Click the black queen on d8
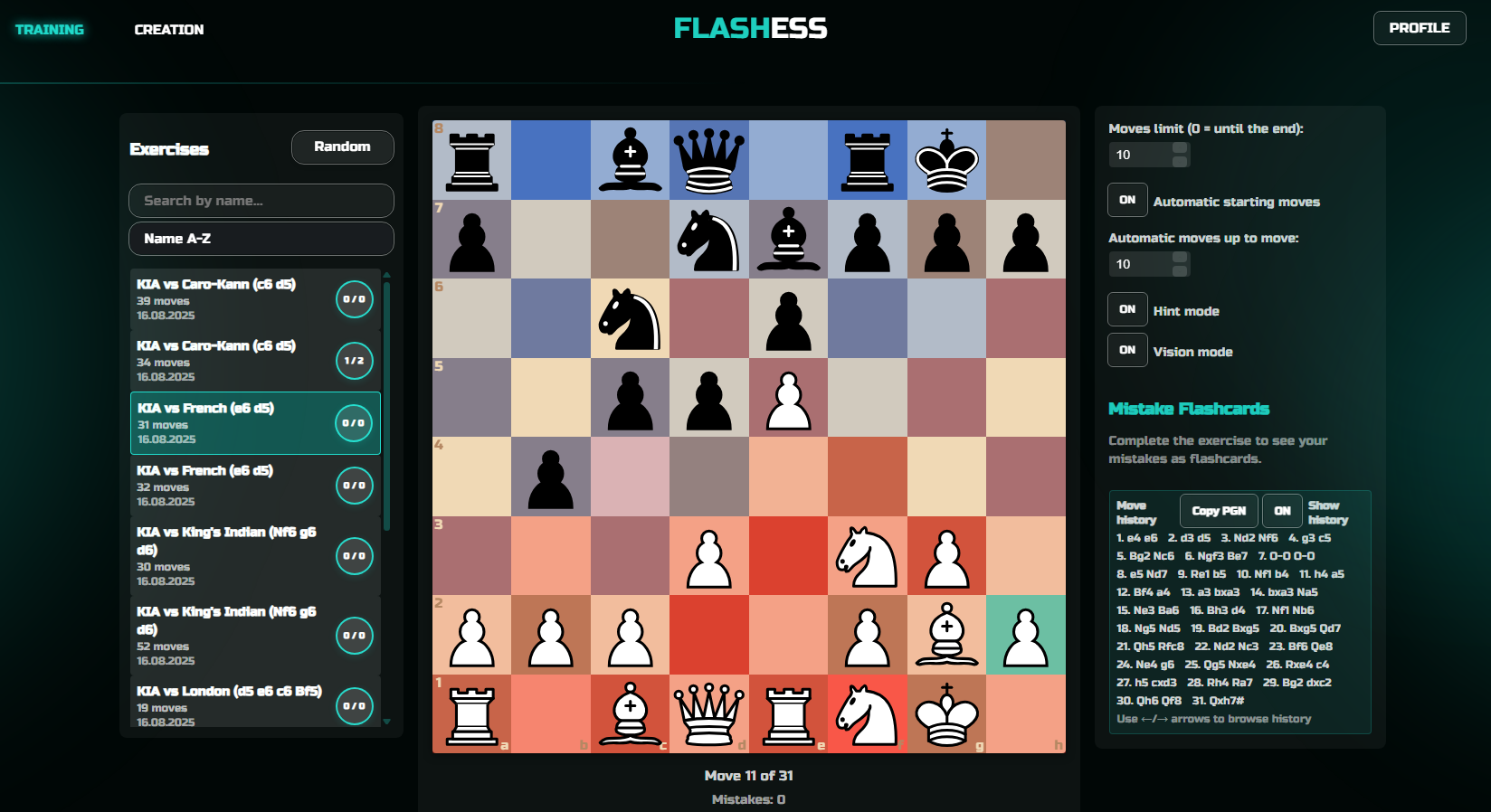Screen dimensions: 1491x812 point(709,160)
